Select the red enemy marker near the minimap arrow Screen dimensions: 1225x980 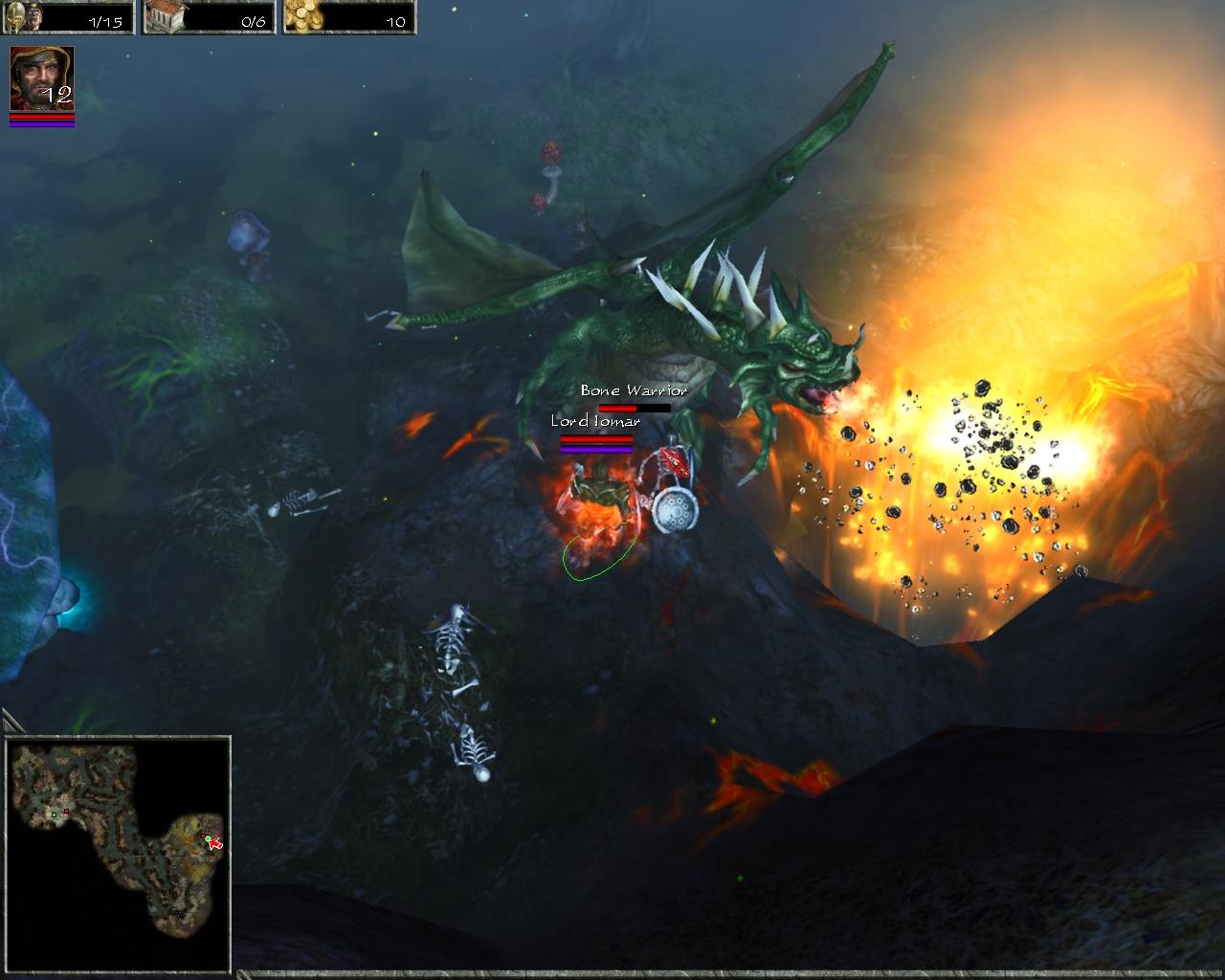[x=204, y=835]
